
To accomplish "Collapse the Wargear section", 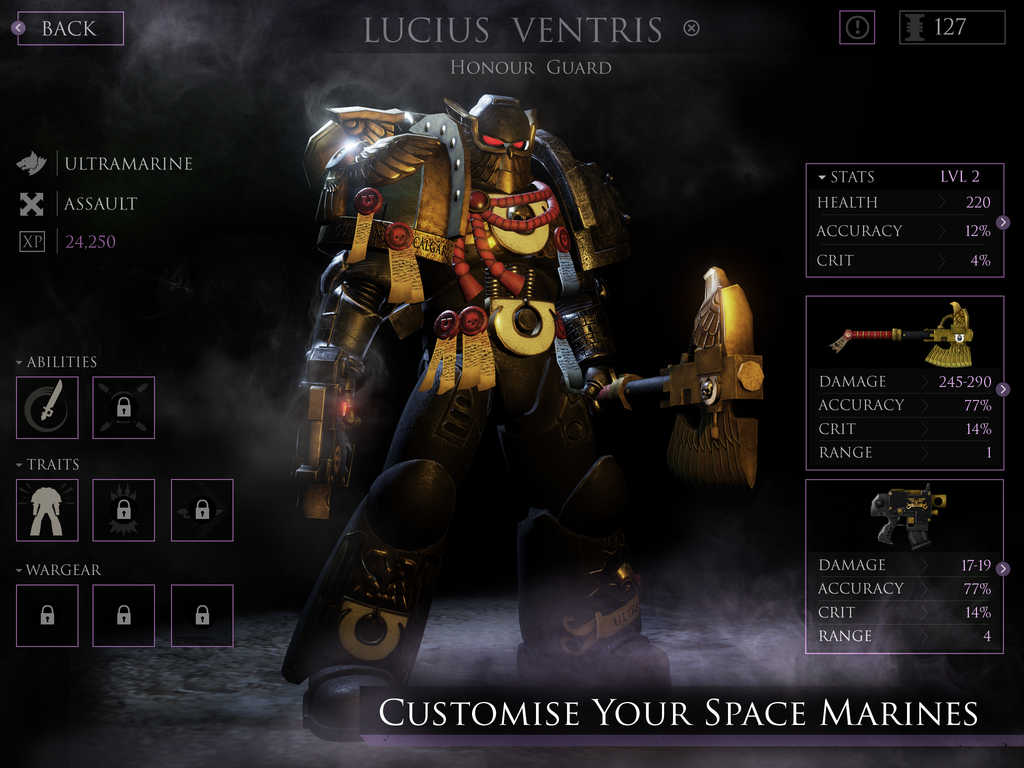I will click(58, 570).
